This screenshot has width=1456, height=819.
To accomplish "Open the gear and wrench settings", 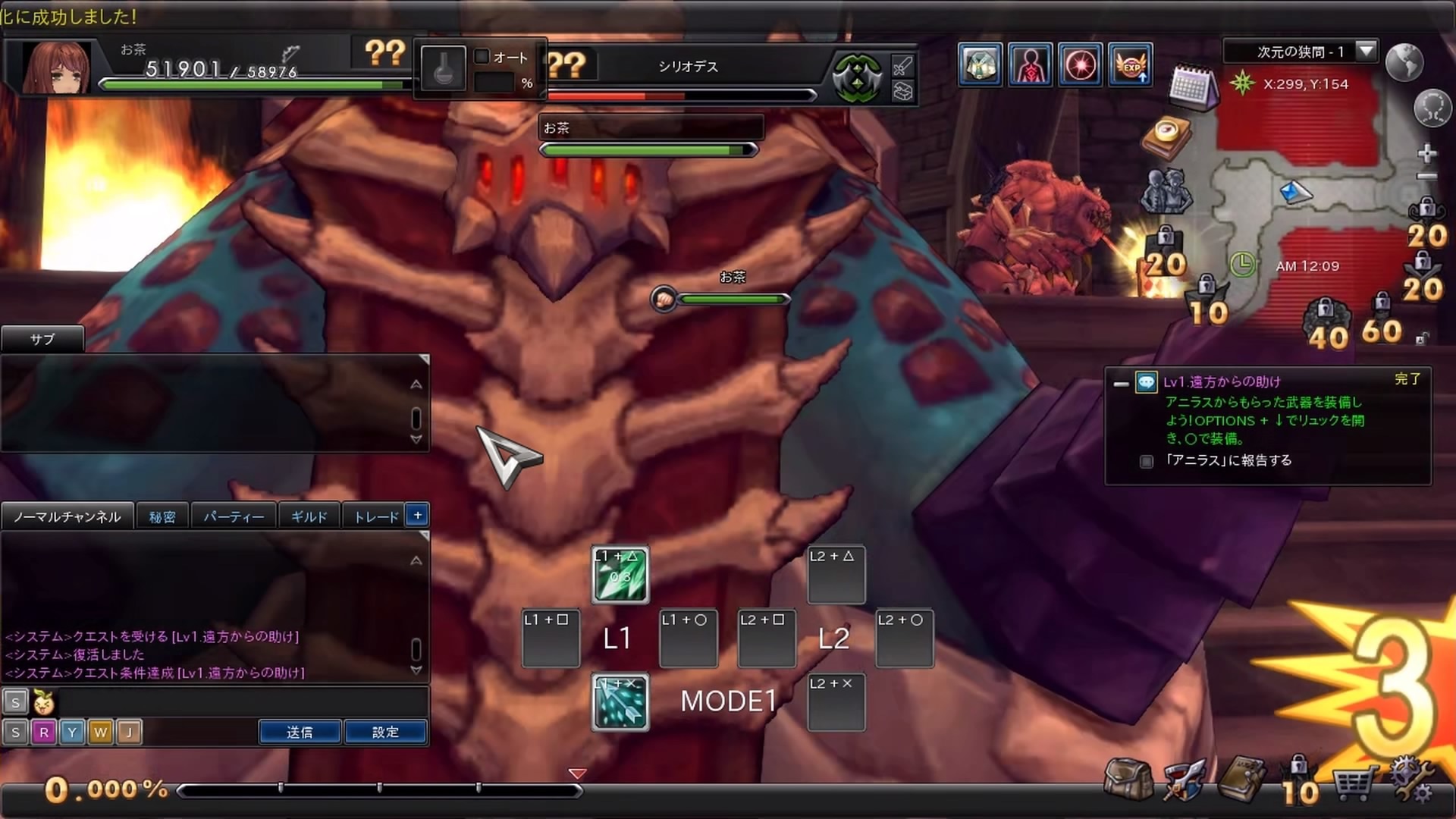I will click(x=1411, y=780).
